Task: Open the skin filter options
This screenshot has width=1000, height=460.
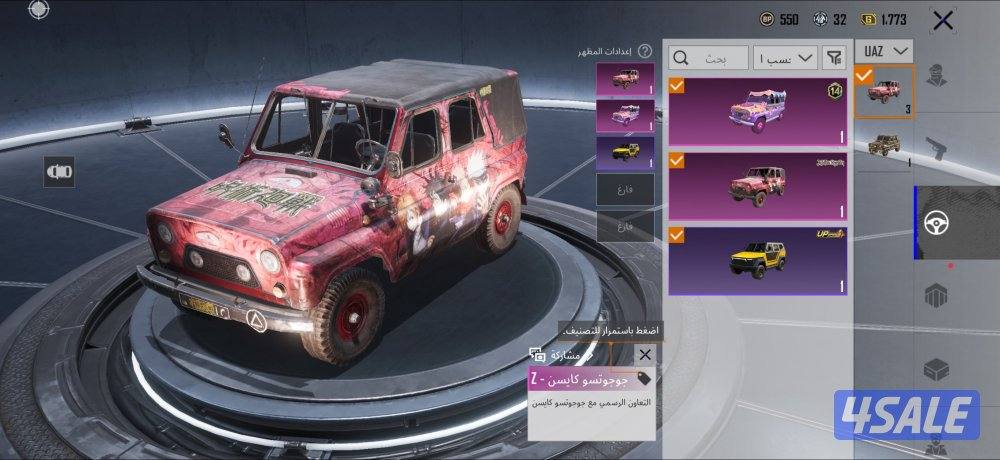Action: tap(834, 56)
